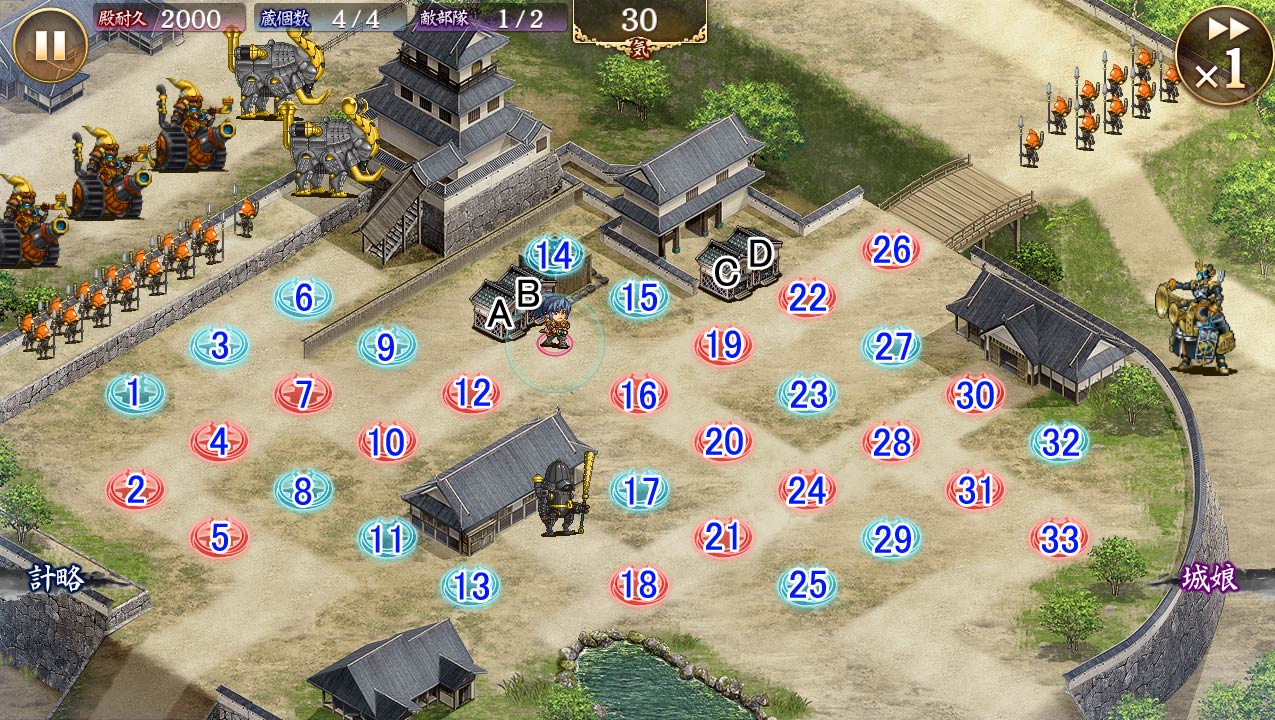Viewport: 1275px width, 720px height.
Task: Select deployment tile 14
Action: point(553,256)
